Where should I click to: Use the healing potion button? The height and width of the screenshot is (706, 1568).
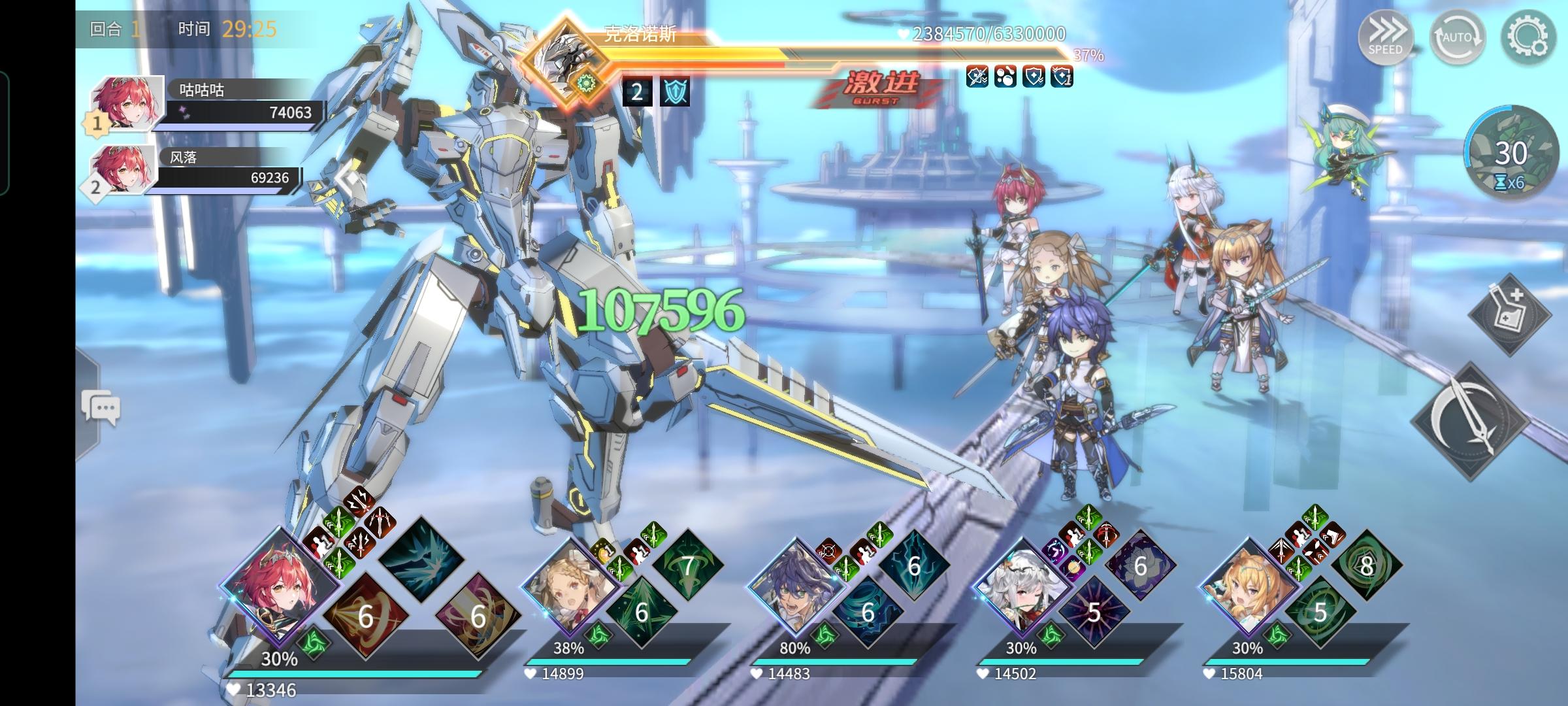tap(1509, 314)
